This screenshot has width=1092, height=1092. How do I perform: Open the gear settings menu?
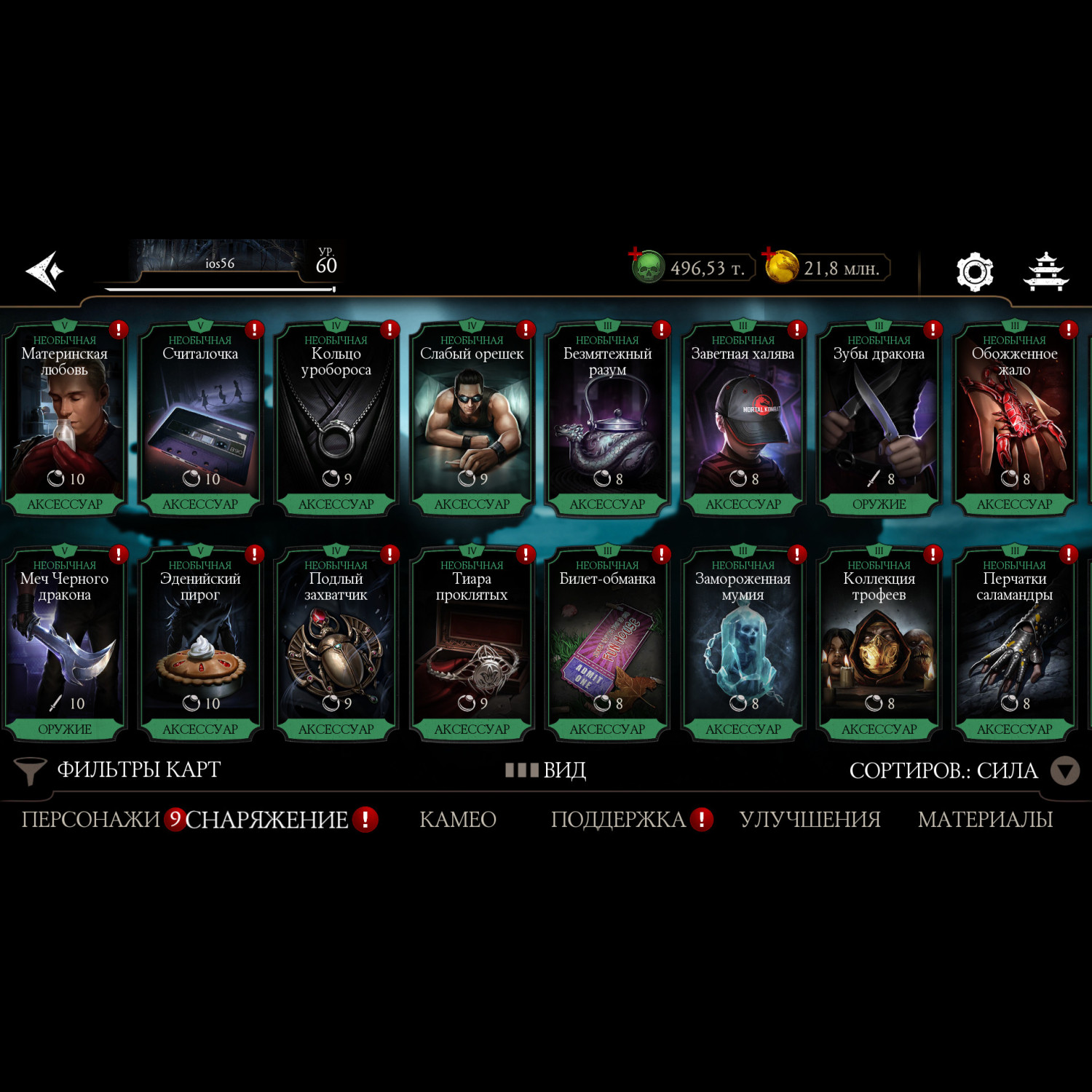(x=974, y=272)
